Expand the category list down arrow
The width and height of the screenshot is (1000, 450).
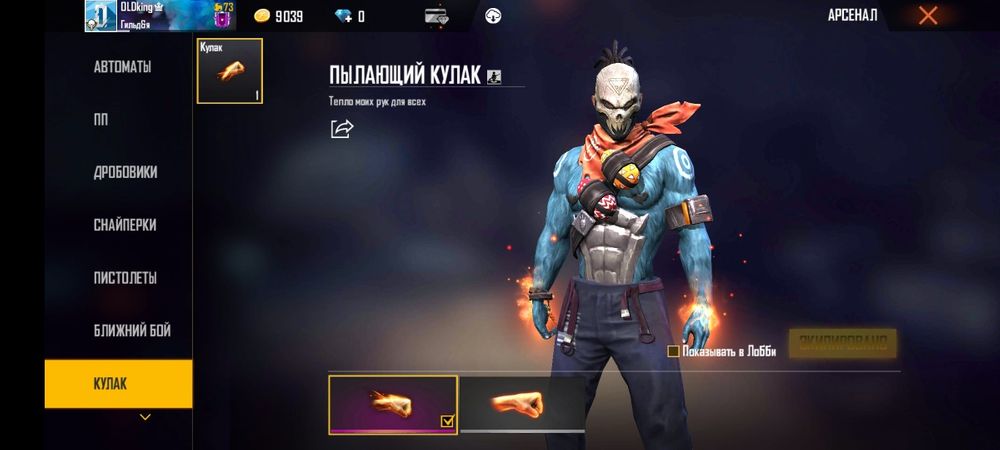pos(145,416)
